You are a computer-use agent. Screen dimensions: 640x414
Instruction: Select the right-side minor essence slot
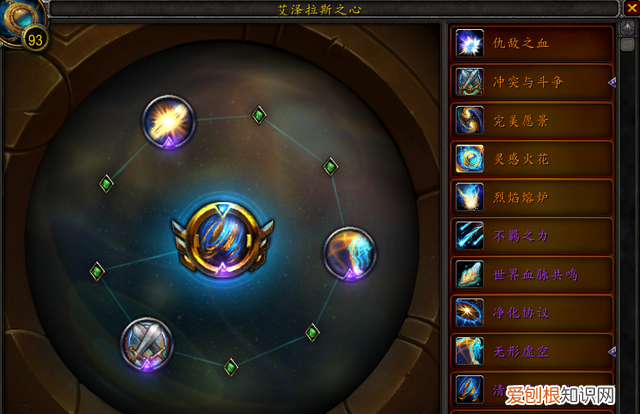click(x=347, y=253)
